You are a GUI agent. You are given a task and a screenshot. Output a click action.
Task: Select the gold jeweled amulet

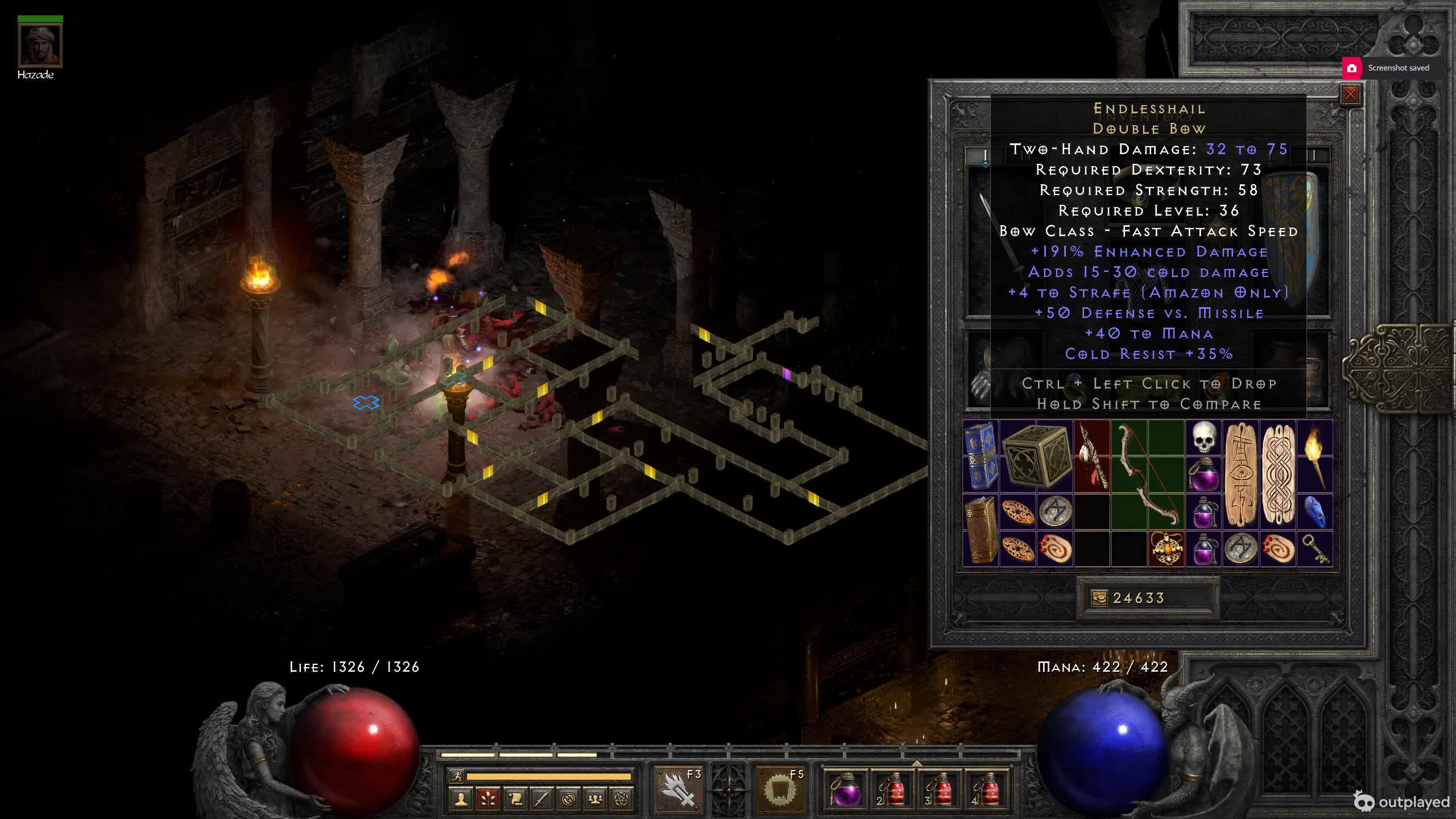[1167, 548]
